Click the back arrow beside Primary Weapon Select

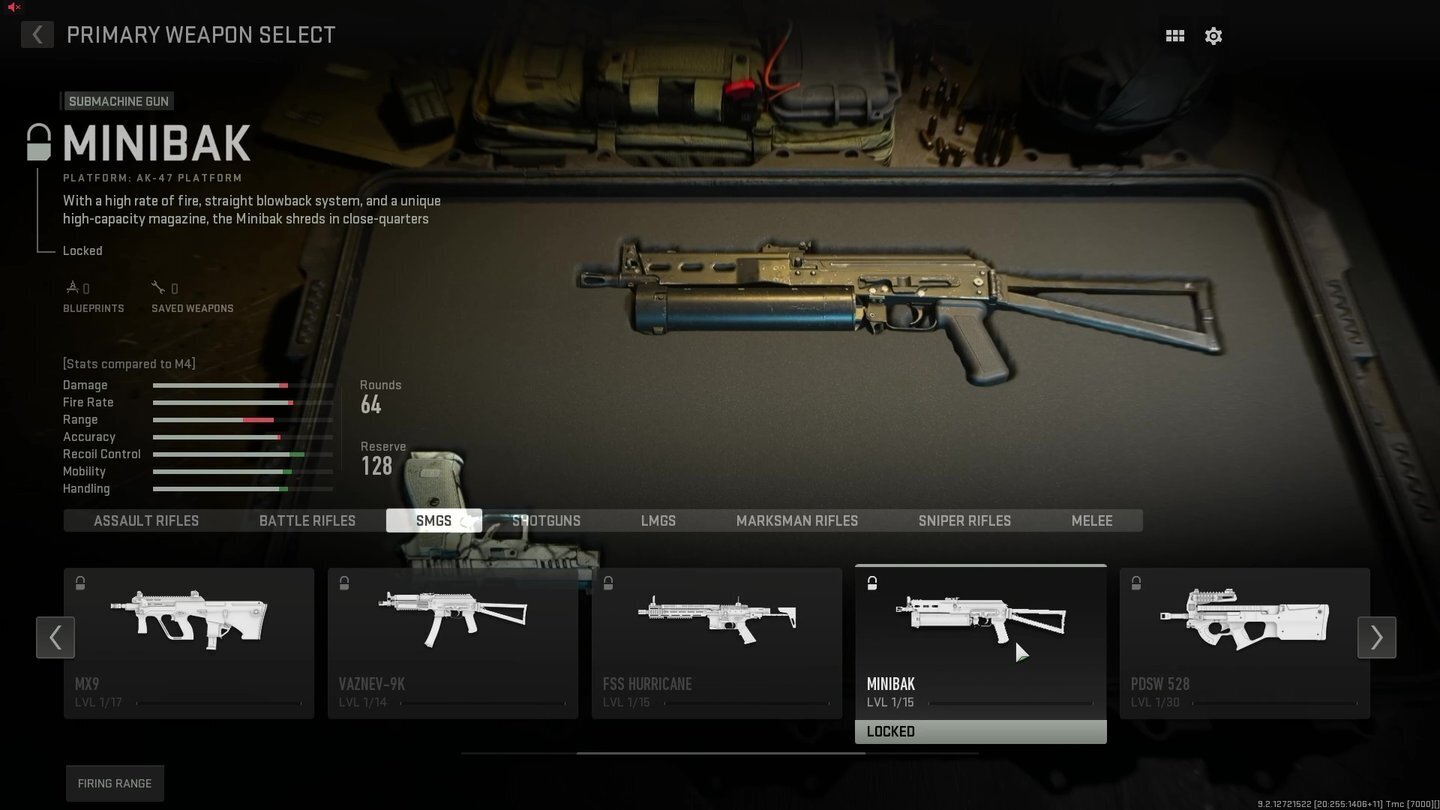click(37, 34)
